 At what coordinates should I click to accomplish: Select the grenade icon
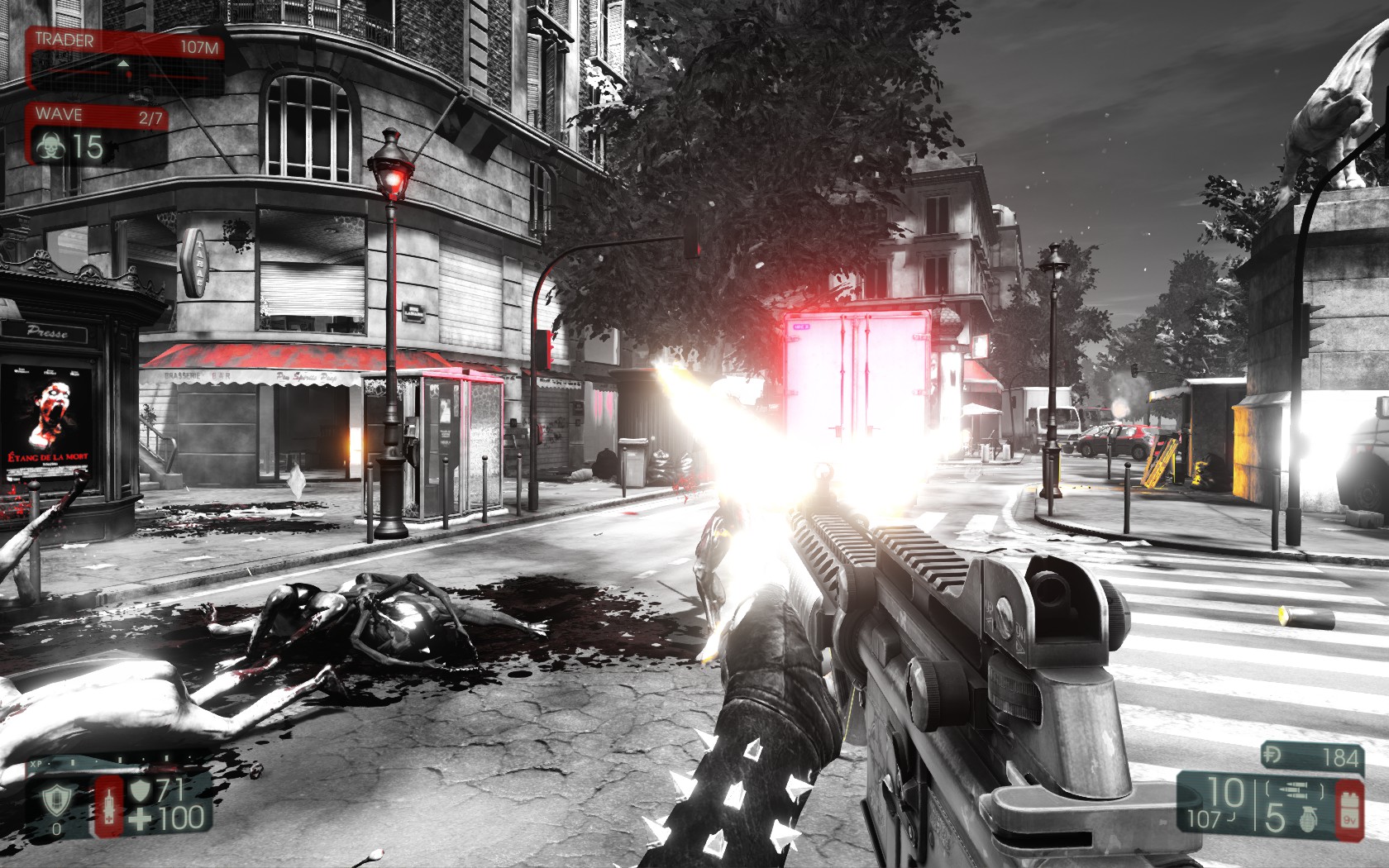click(1308, 818)
